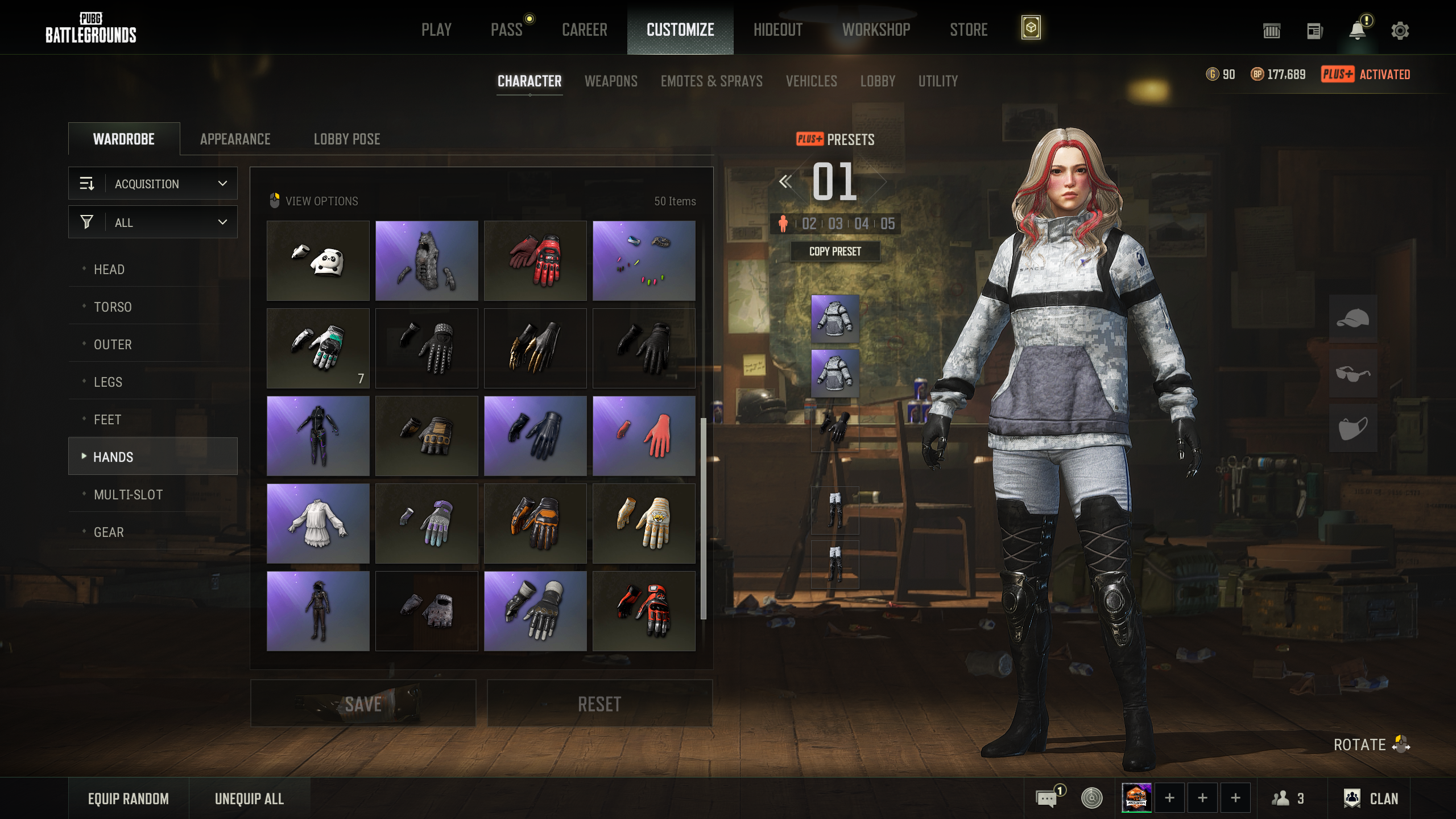Image resolution: width=1456 pixels, height=819 pixels.
Task: Select the Torso wardrobe category
Action: pos(113,307)
